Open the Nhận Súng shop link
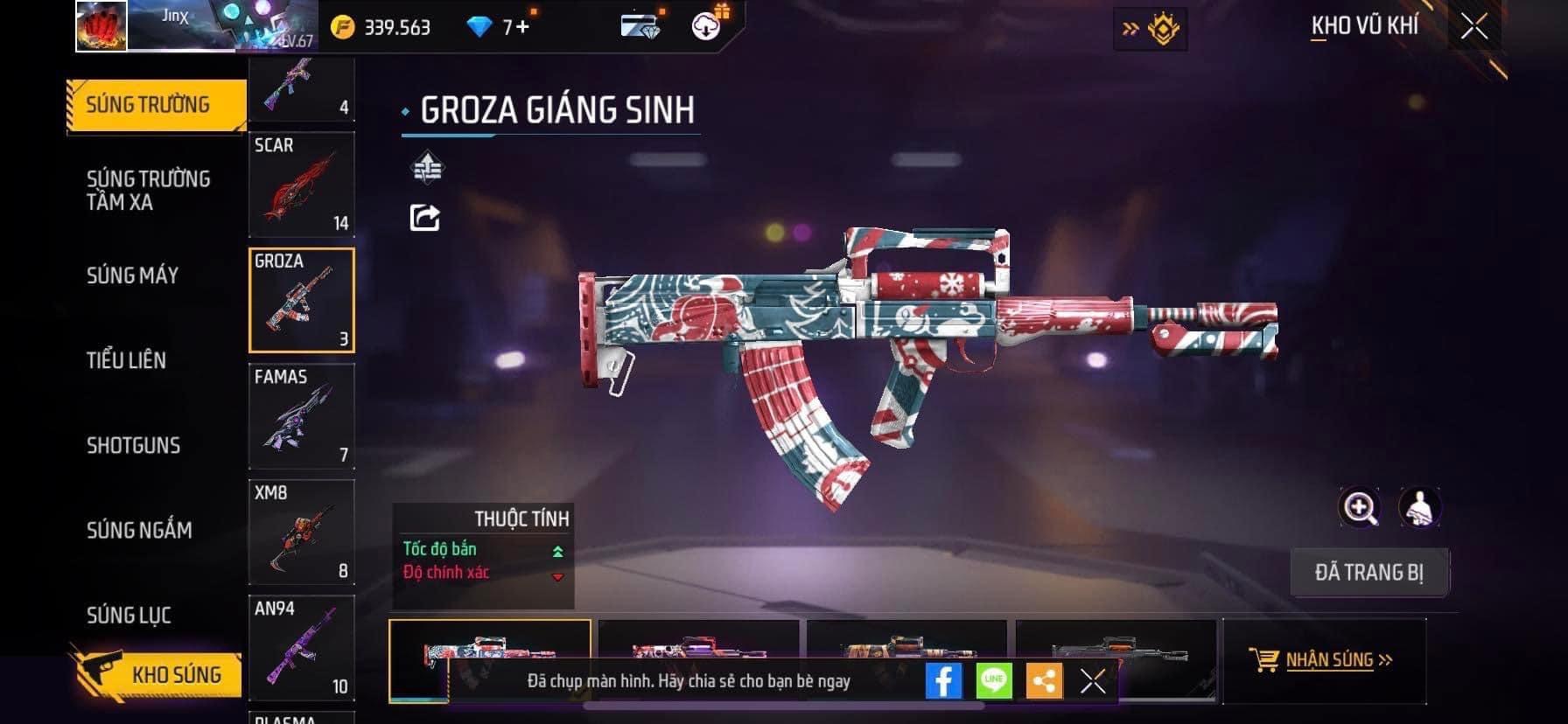Image resolution: width=1568 pixels, height=724 pixels. pos(1328,660)
